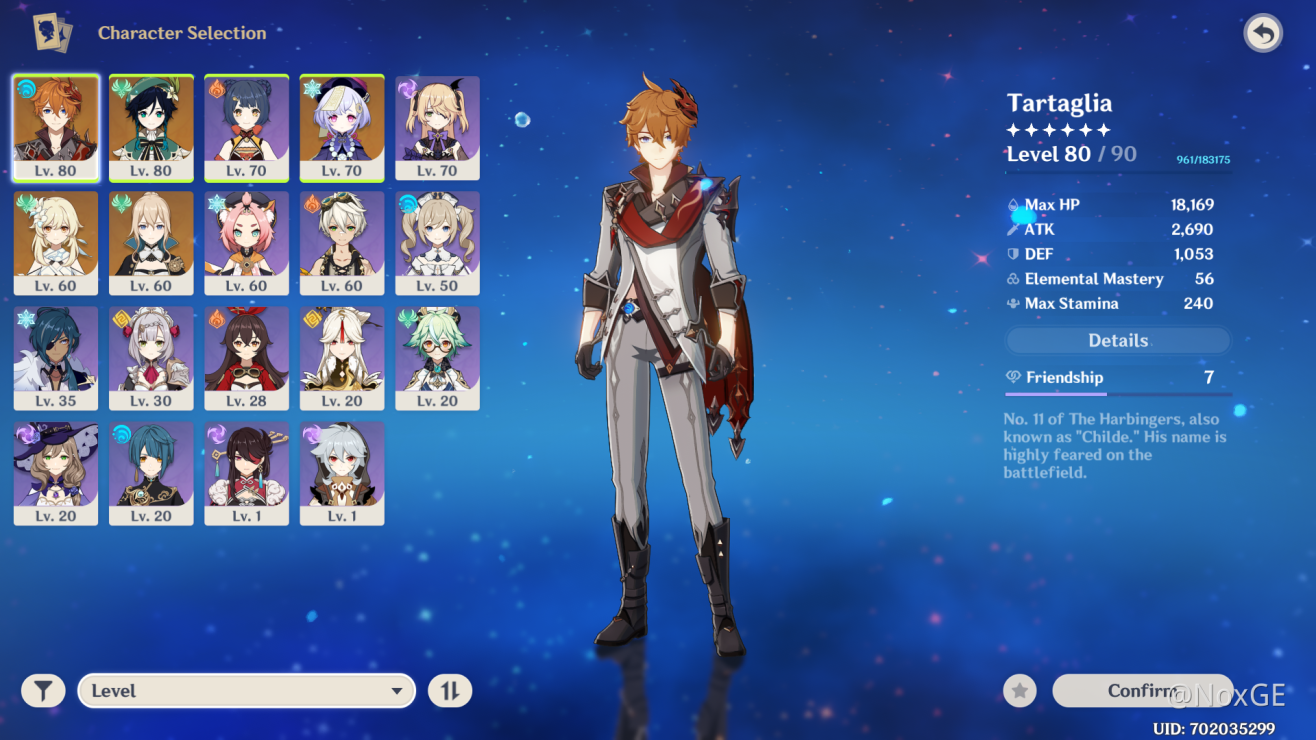Choose Fischl, the blonde Electro Lv. 70 character
Viewport: 1316px width, 740px height.
437,127
